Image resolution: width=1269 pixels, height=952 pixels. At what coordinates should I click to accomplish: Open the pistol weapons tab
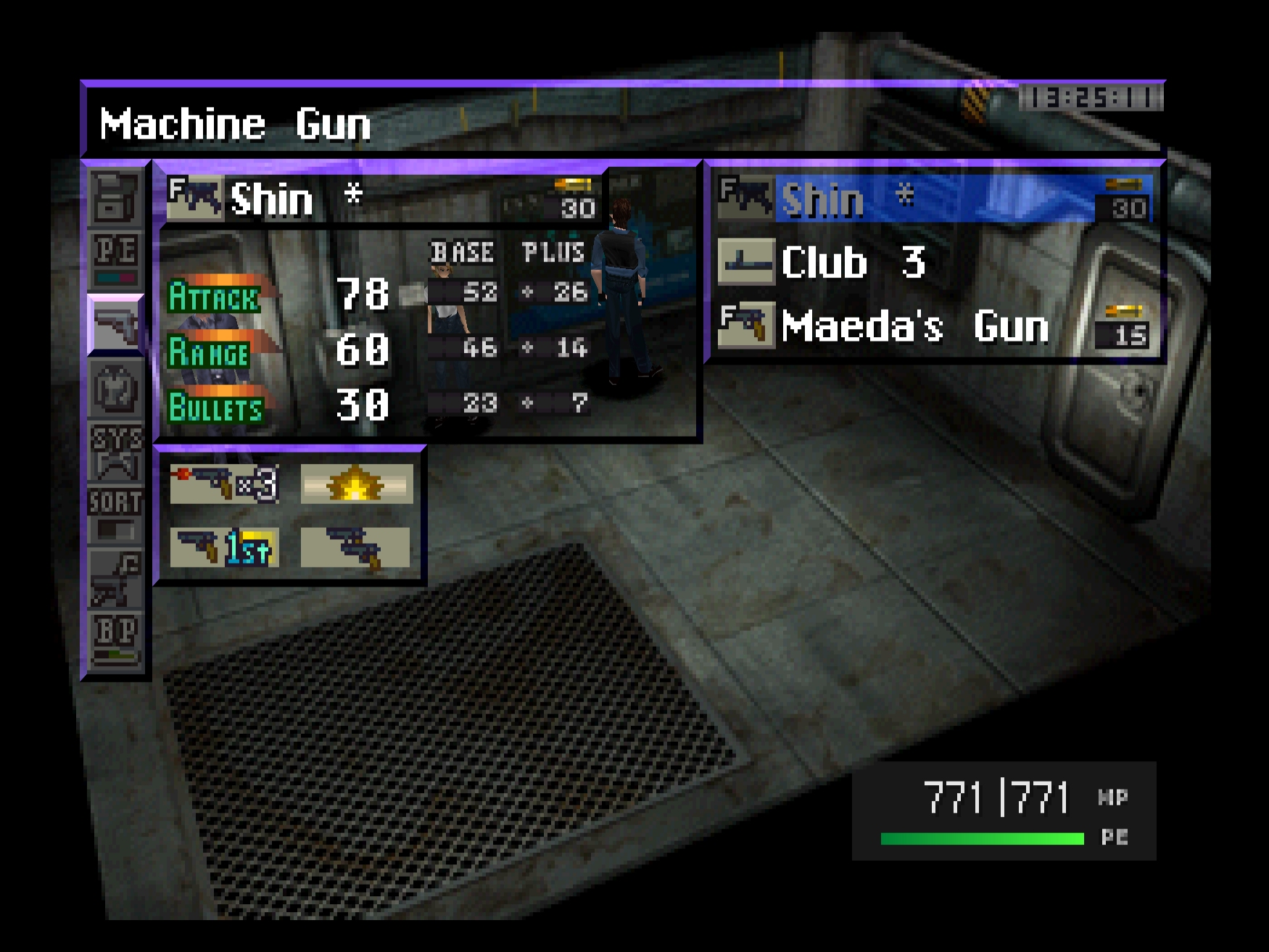[x=115, y=325]
